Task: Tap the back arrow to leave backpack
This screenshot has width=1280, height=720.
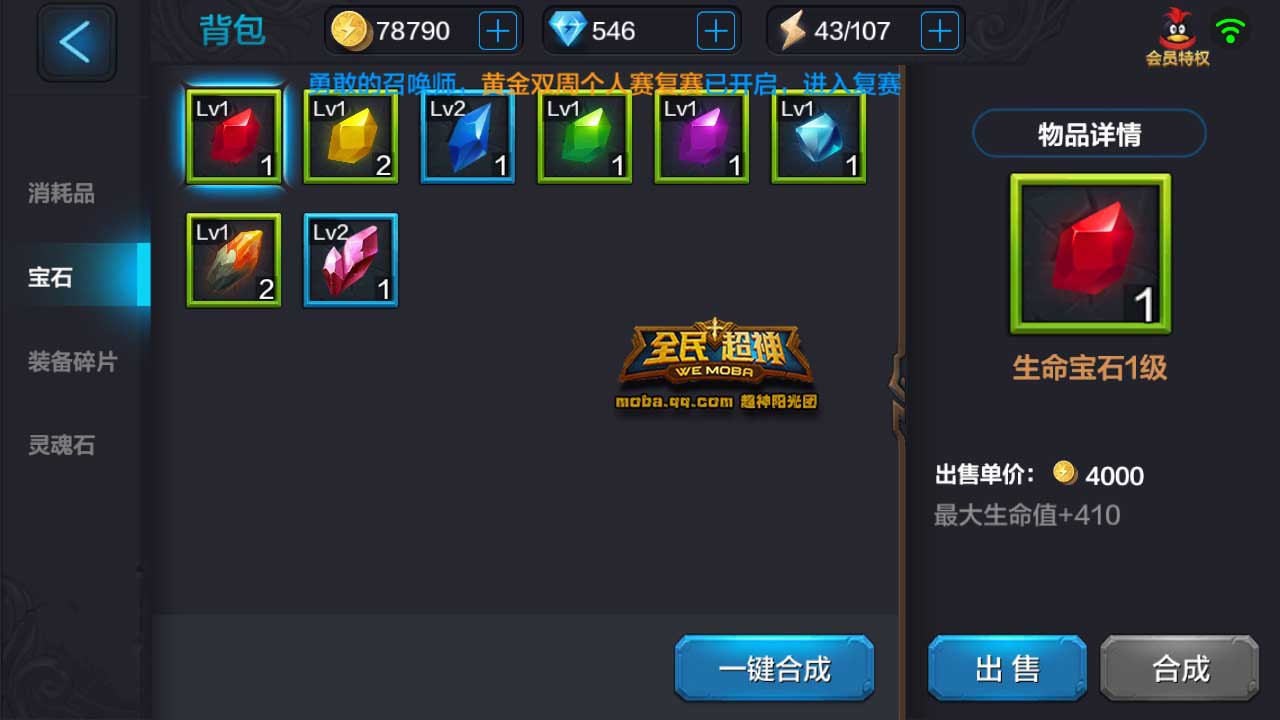Action: click(x=76, y=42)
